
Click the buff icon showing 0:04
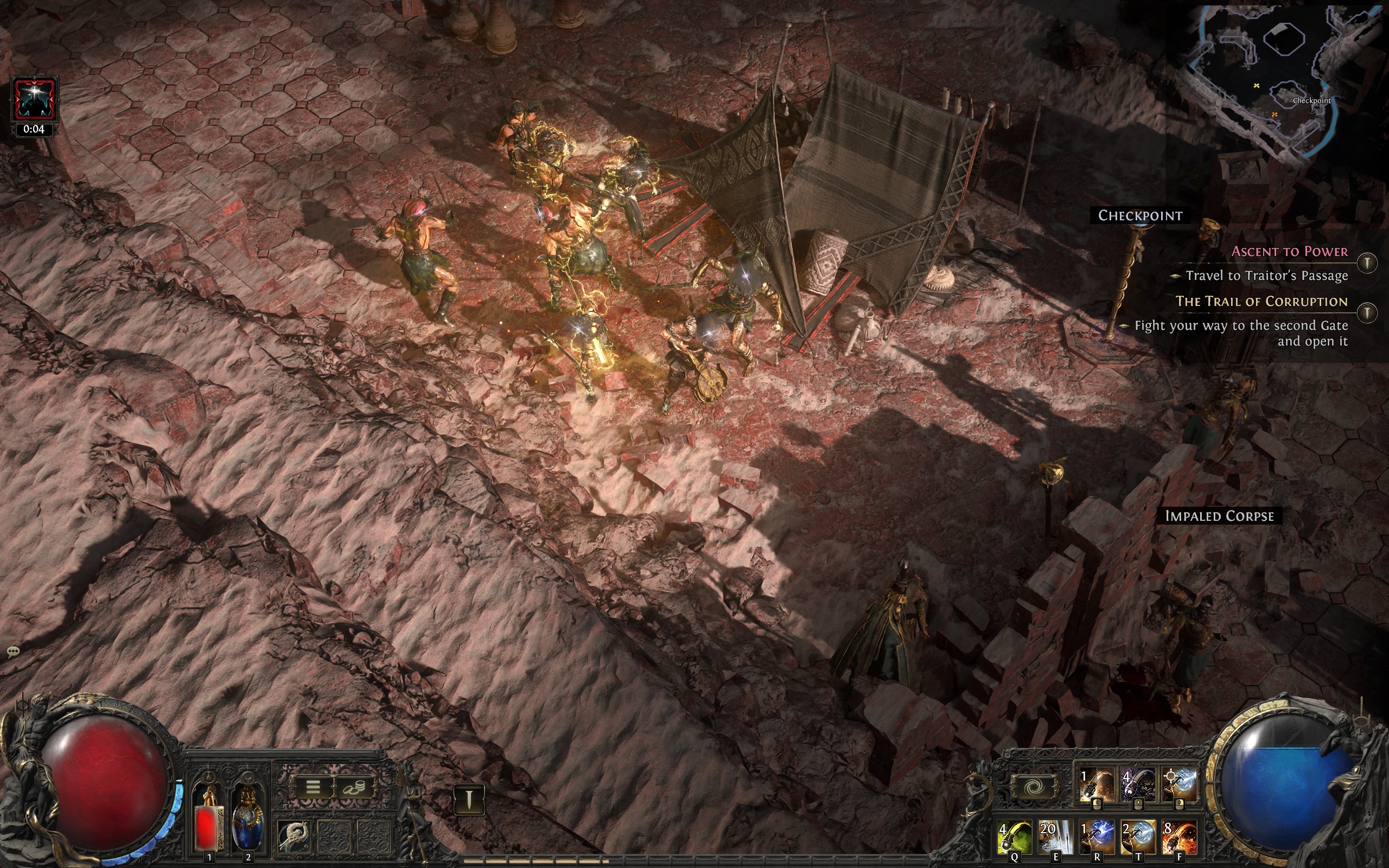click(x=34, y=100)
